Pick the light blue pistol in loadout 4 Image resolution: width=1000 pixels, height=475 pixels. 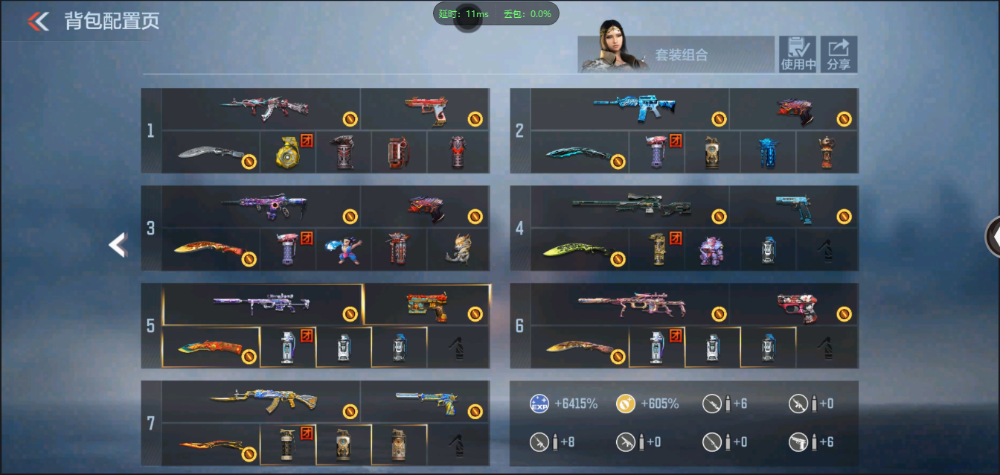(x=797, y=205)
